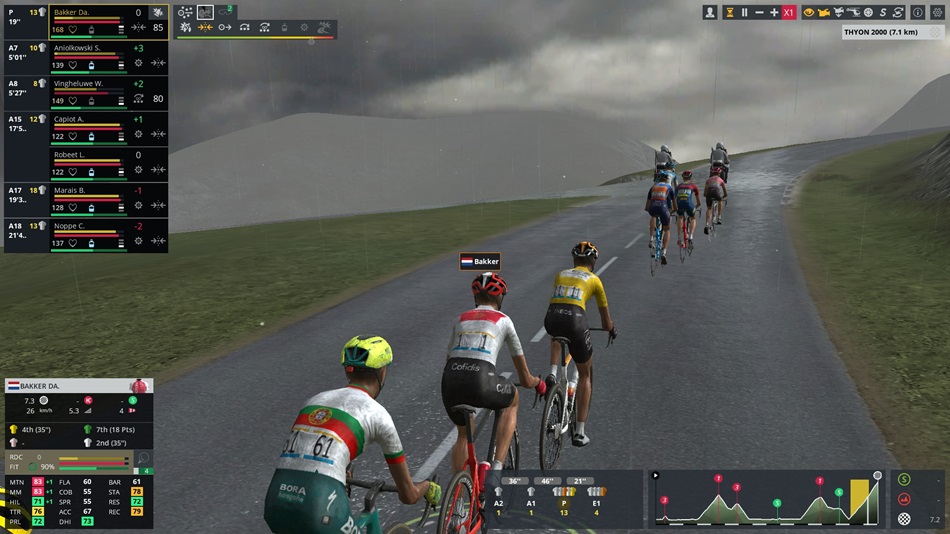The image size is (950, 534).
Task: Open the race information panel
Action: click(918, 12)
